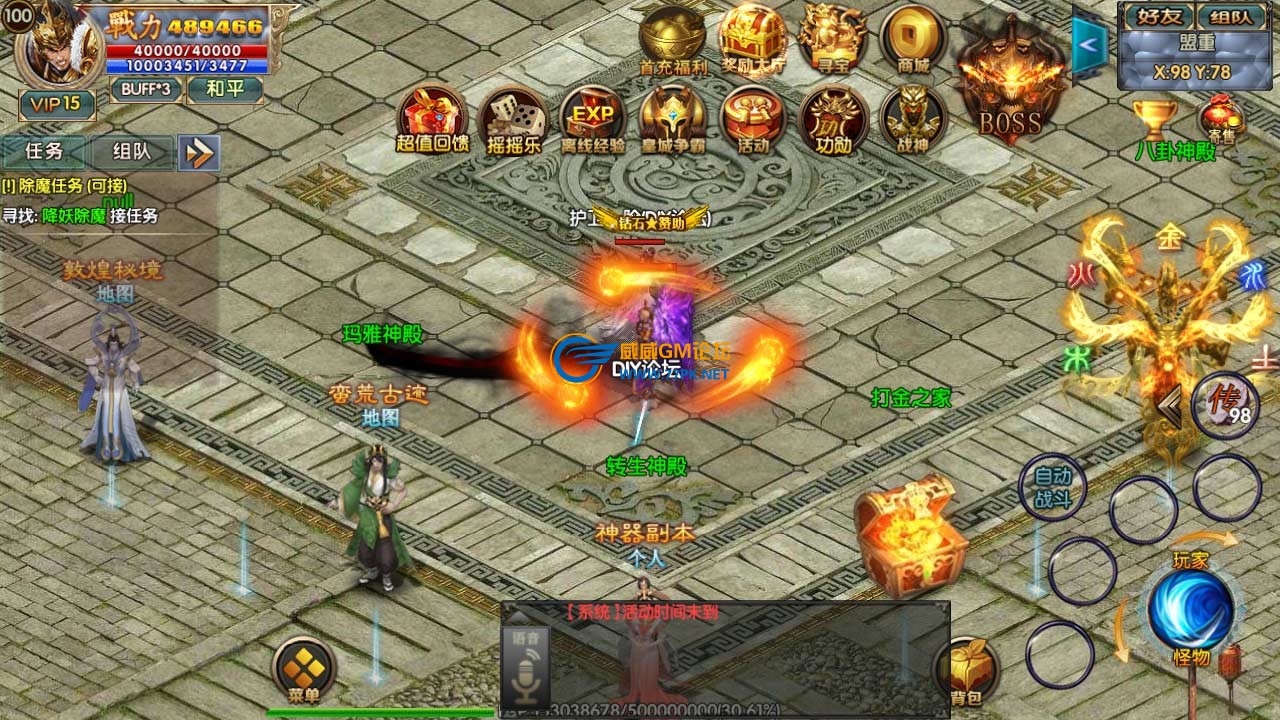
Task: Toggle 自动战斗 auto battle
Action: (x=1051, y=487)
